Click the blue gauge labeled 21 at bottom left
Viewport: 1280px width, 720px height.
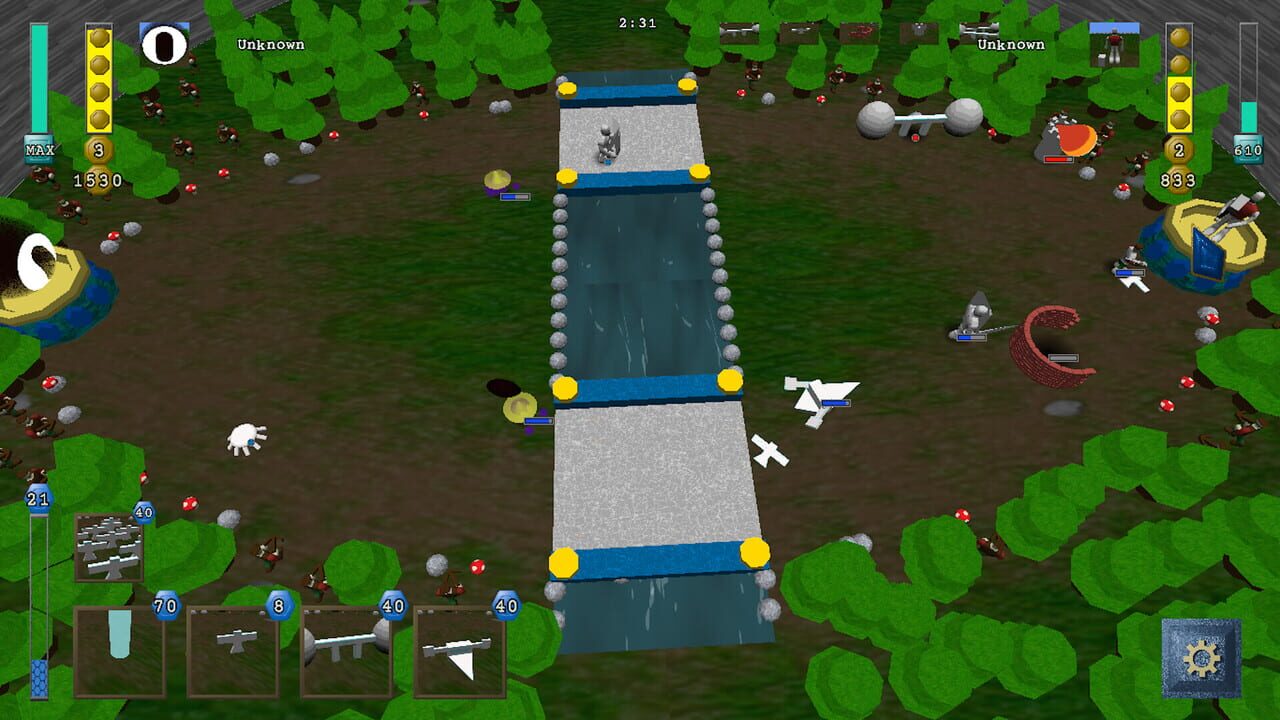[37, 497]
